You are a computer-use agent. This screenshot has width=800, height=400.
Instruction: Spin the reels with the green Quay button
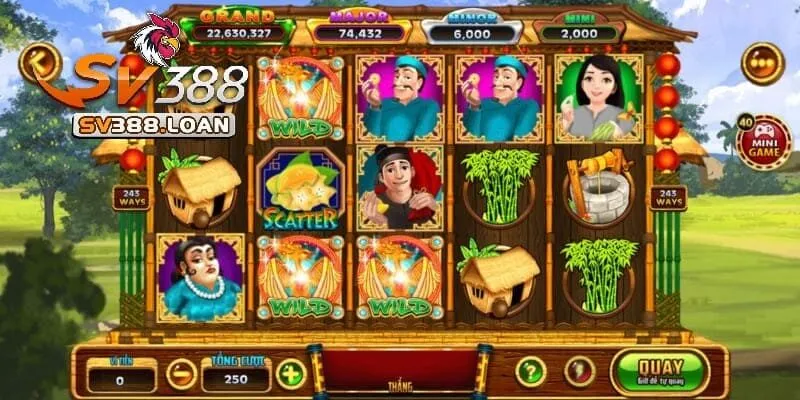[659, 371]
